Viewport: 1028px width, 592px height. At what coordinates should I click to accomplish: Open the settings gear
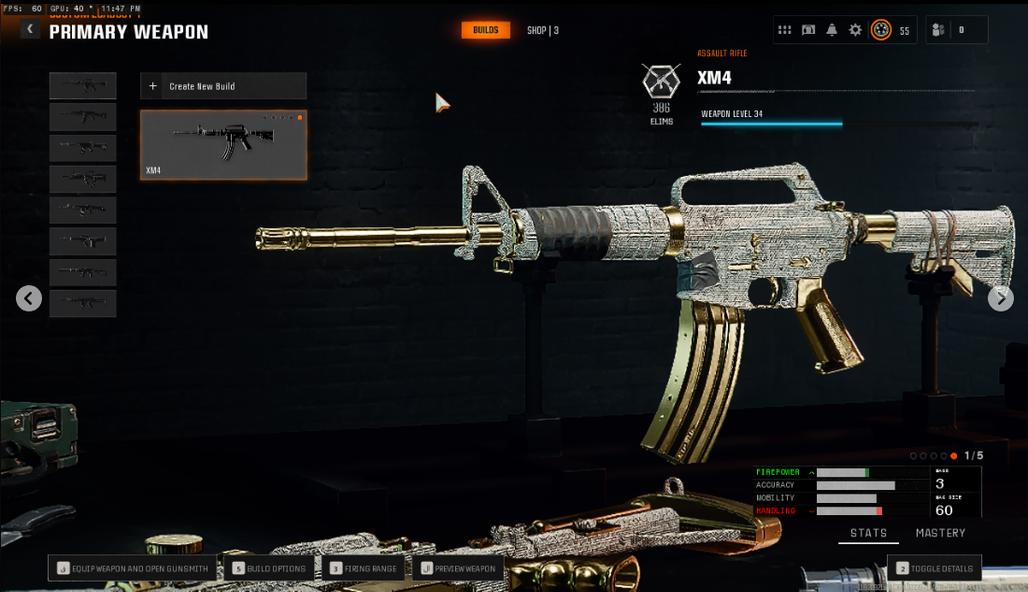tap(855, 30)
